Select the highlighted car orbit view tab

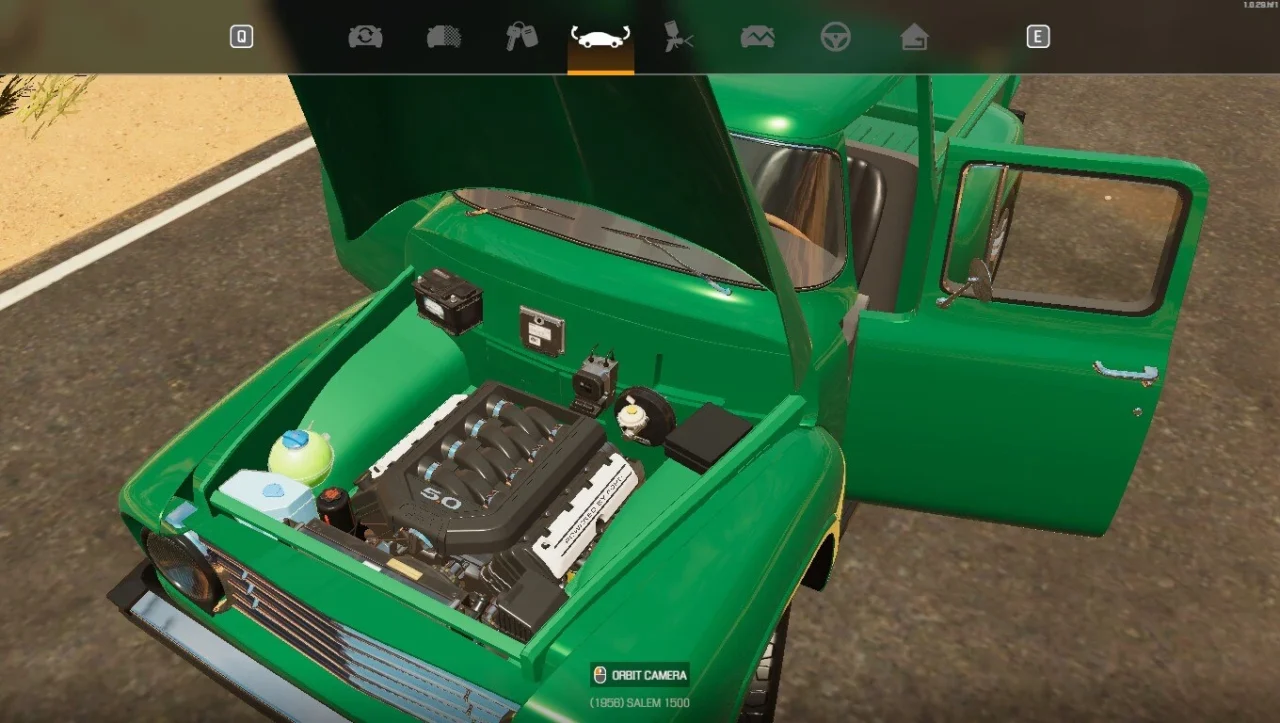coord(600,37)
